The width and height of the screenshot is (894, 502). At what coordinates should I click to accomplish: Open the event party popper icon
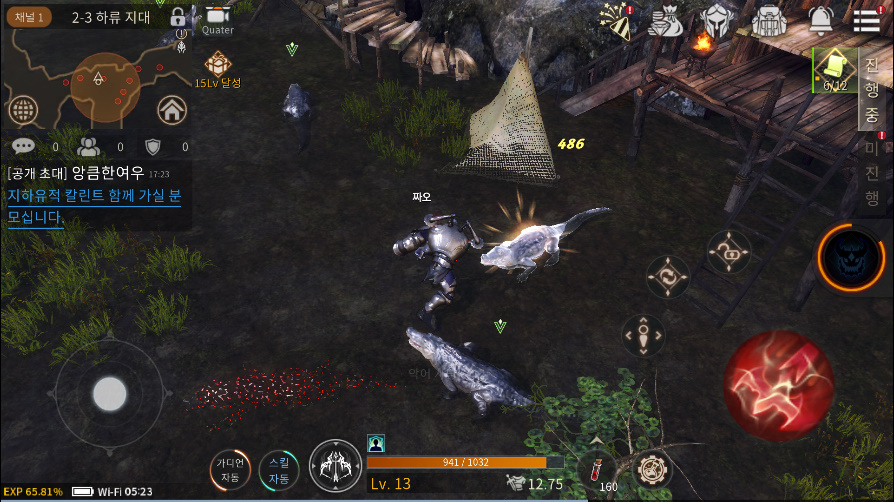click(x=615, y=20)
